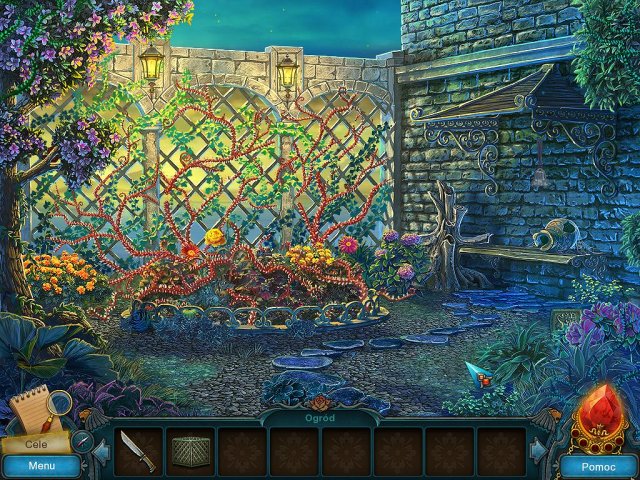The image size is (640, 480).
Task: Click the Pomoc help button
Action: [598, 466]
